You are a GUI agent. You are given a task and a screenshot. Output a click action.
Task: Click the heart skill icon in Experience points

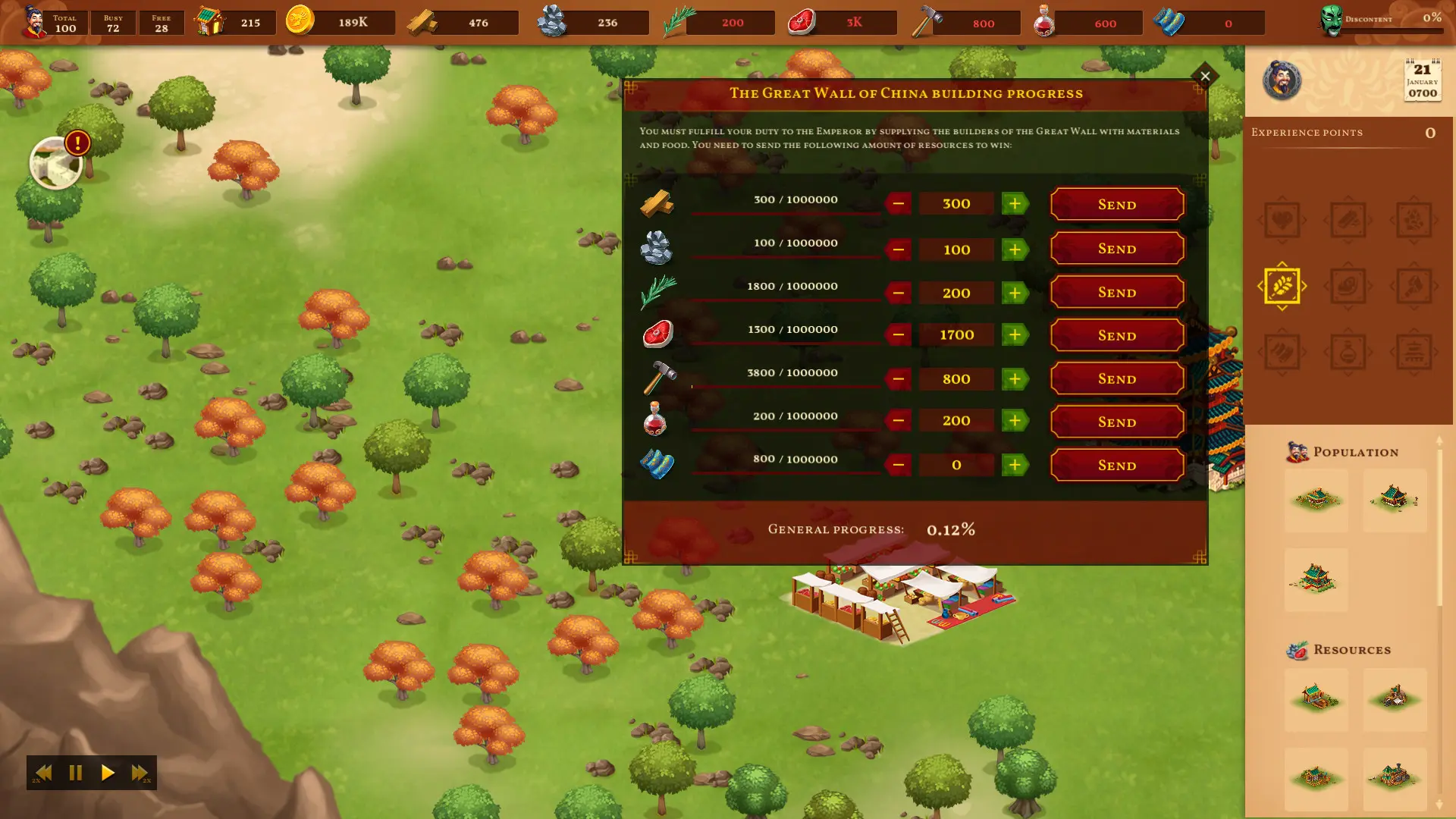click(1282, 219)
